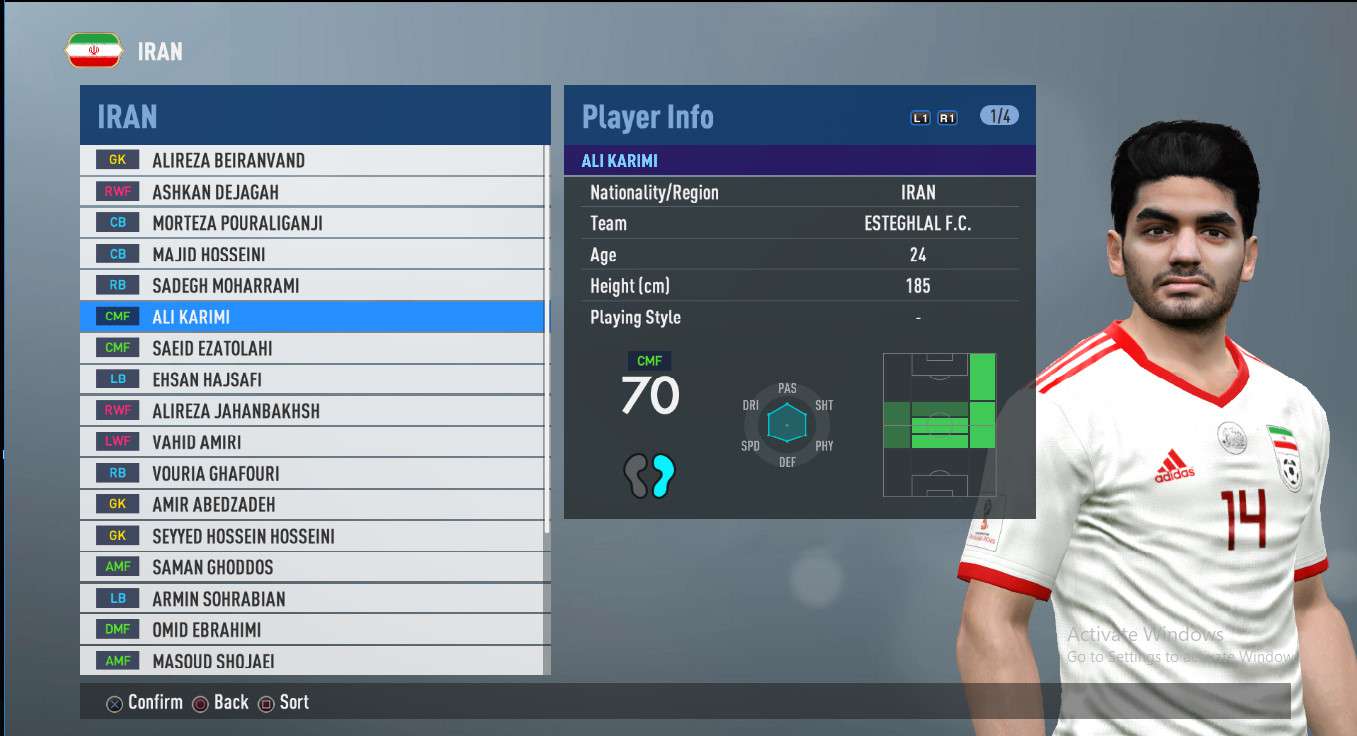Click the 1/4 page indicator in Player Info
Image resolution: width=1357 pixels, height=736 pixels.
point(999,116)
